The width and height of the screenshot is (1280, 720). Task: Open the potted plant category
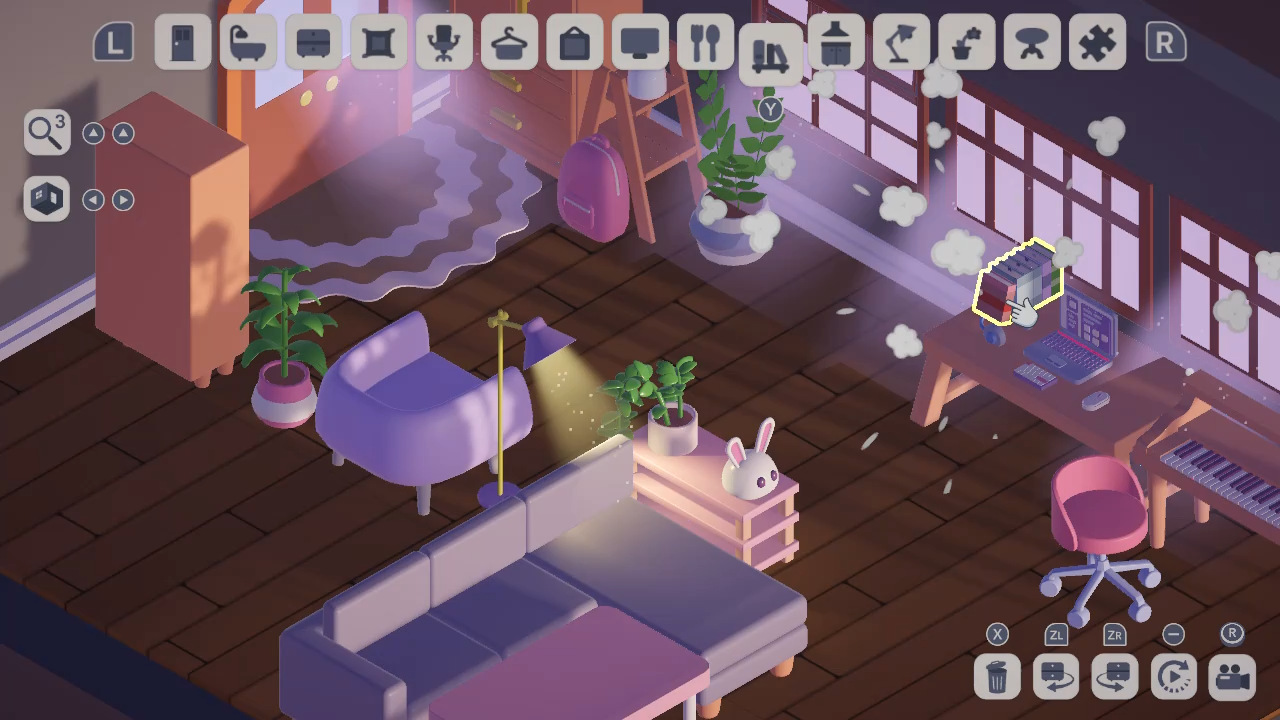pos(966,43)
